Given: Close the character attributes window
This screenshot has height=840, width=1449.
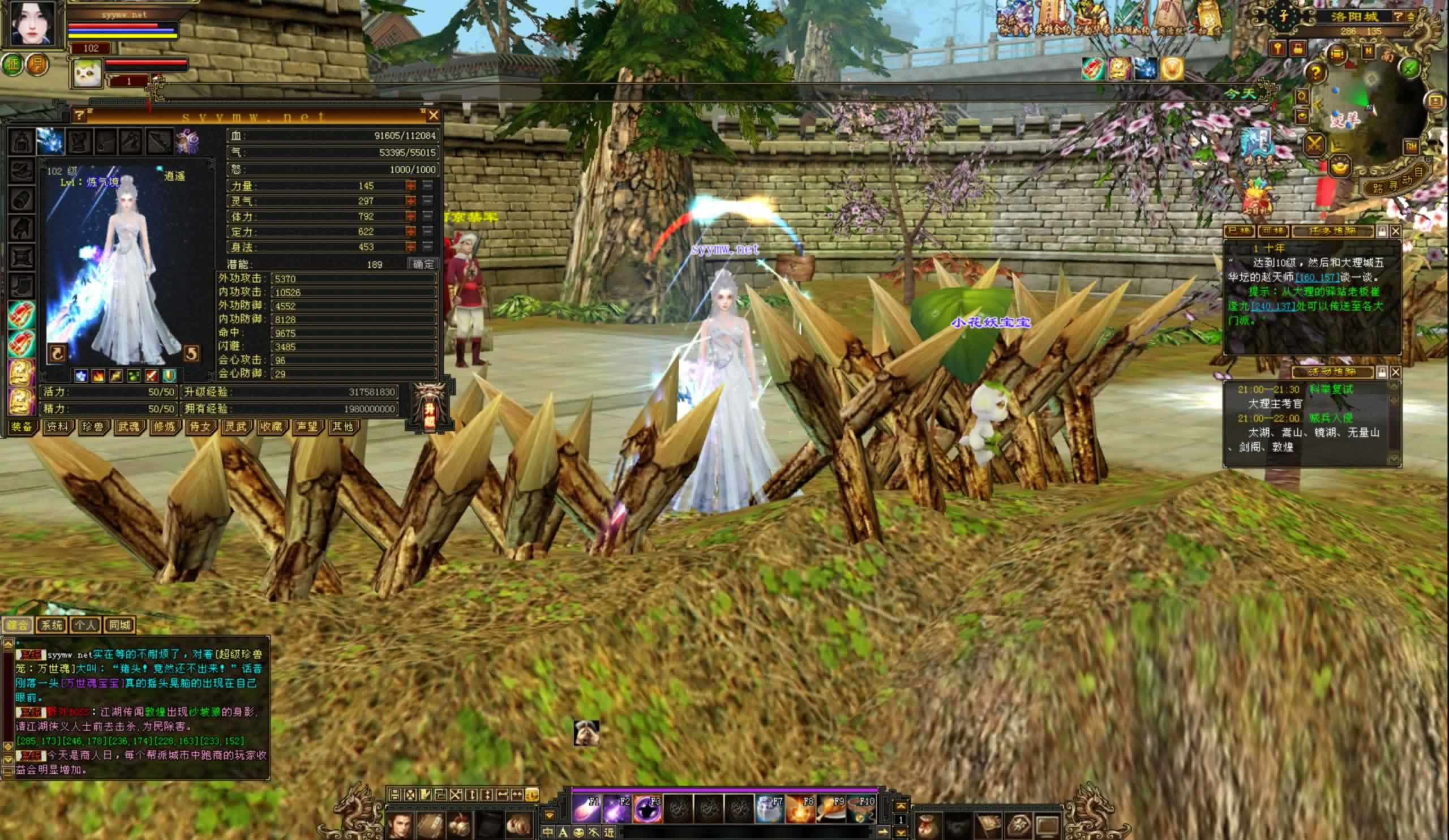Looking at the screenshot, I should 434,115.
